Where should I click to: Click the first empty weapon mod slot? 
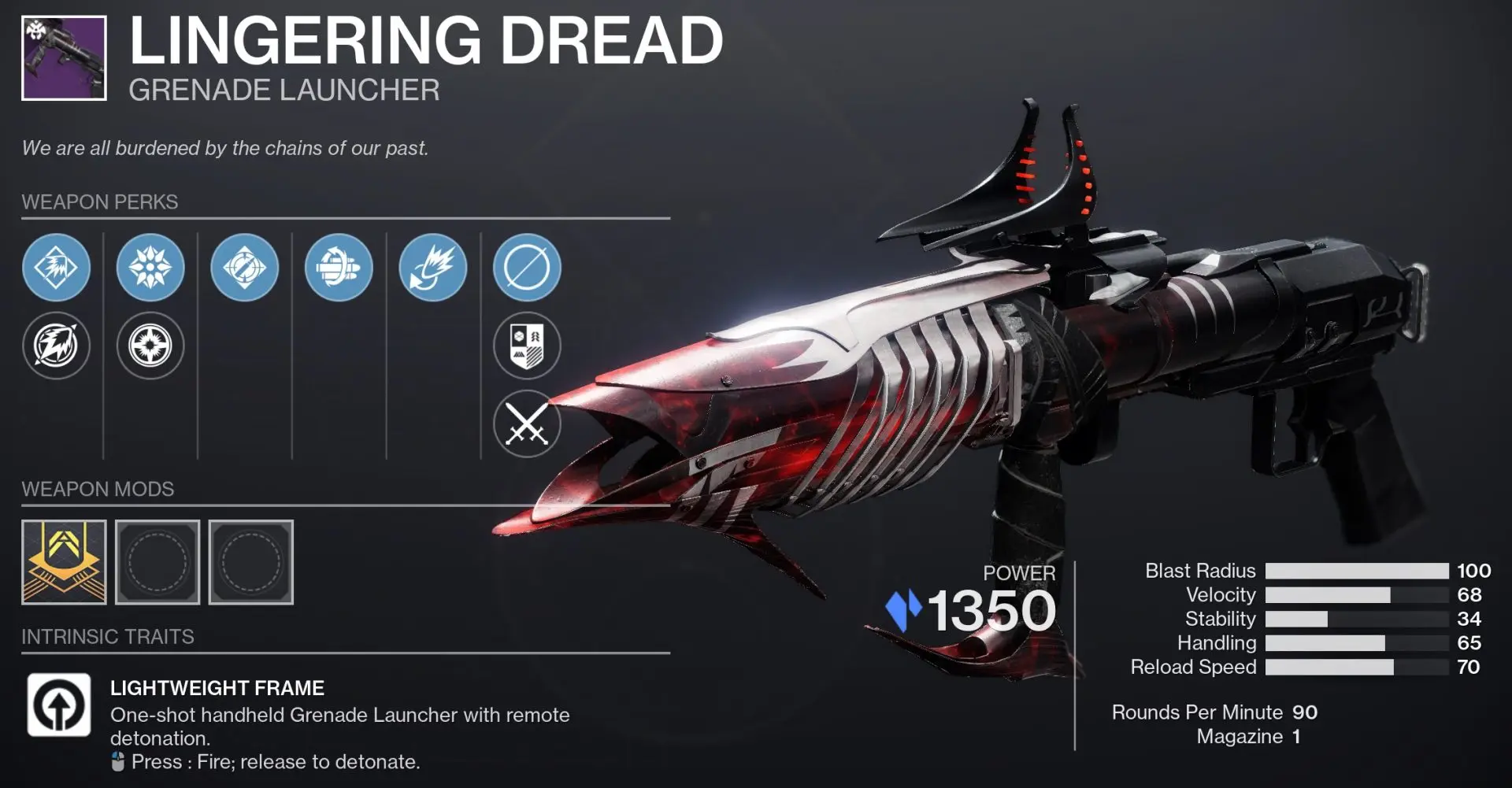(x=157, y=561)
